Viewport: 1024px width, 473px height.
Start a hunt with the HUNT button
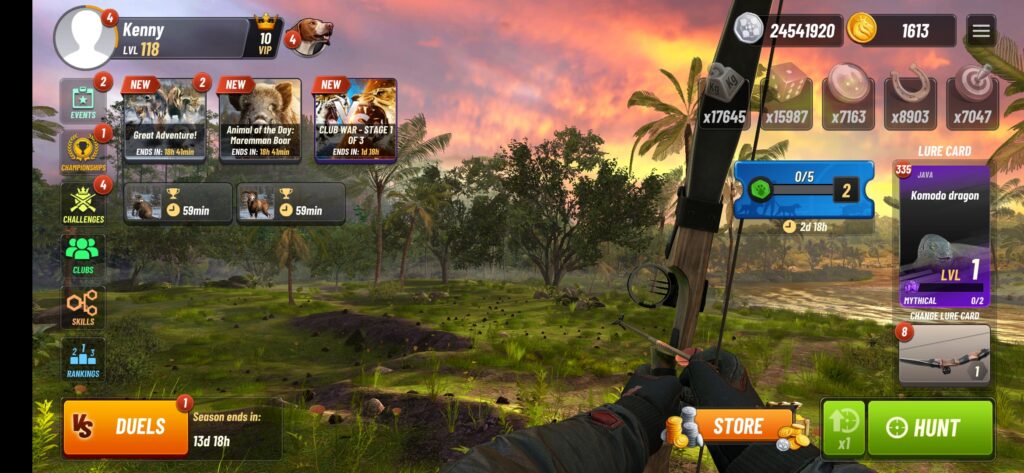tap(929, 428)
